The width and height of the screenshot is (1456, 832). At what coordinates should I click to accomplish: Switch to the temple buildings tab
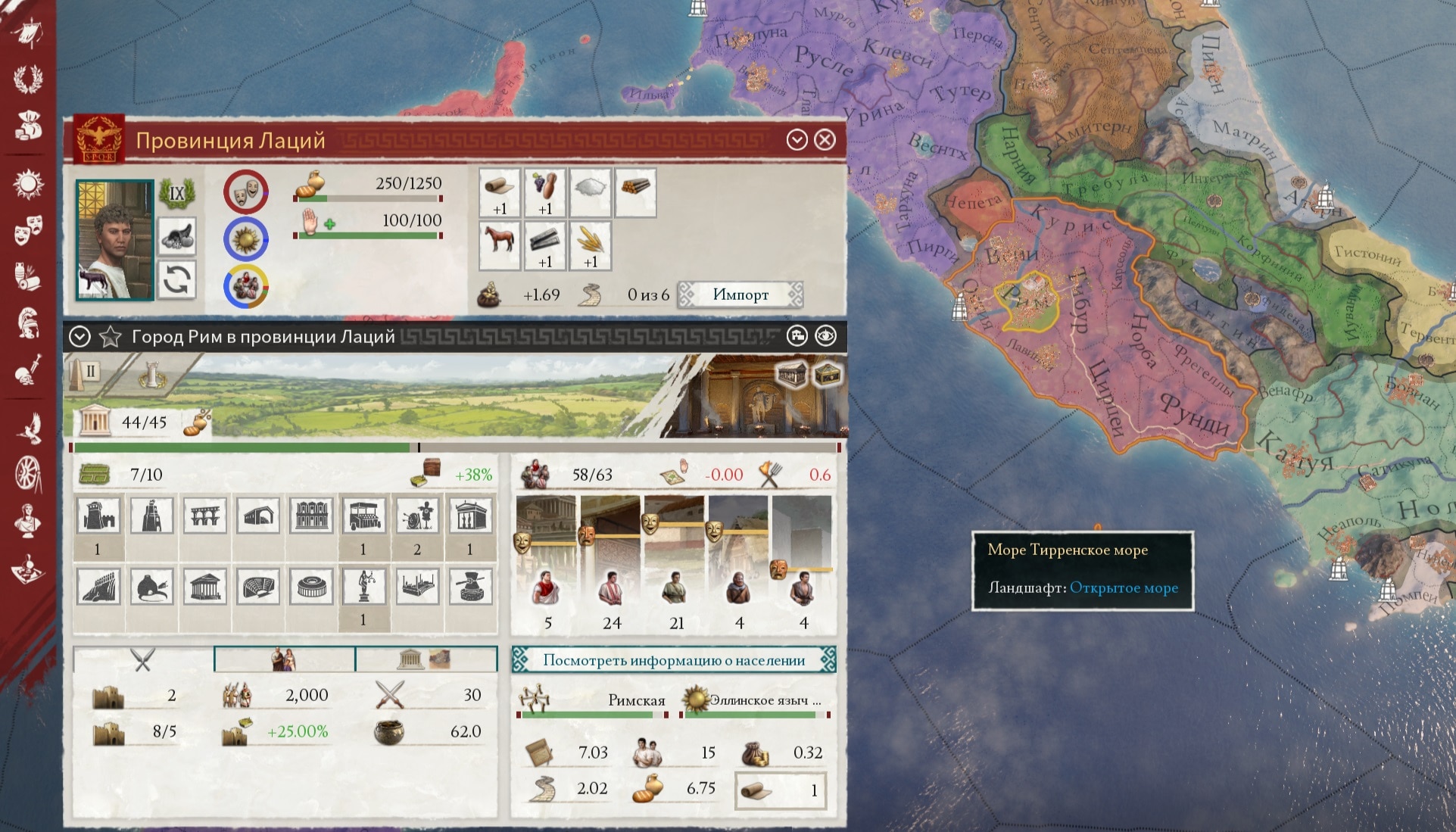pyautogui.click(x=426, y=659)
